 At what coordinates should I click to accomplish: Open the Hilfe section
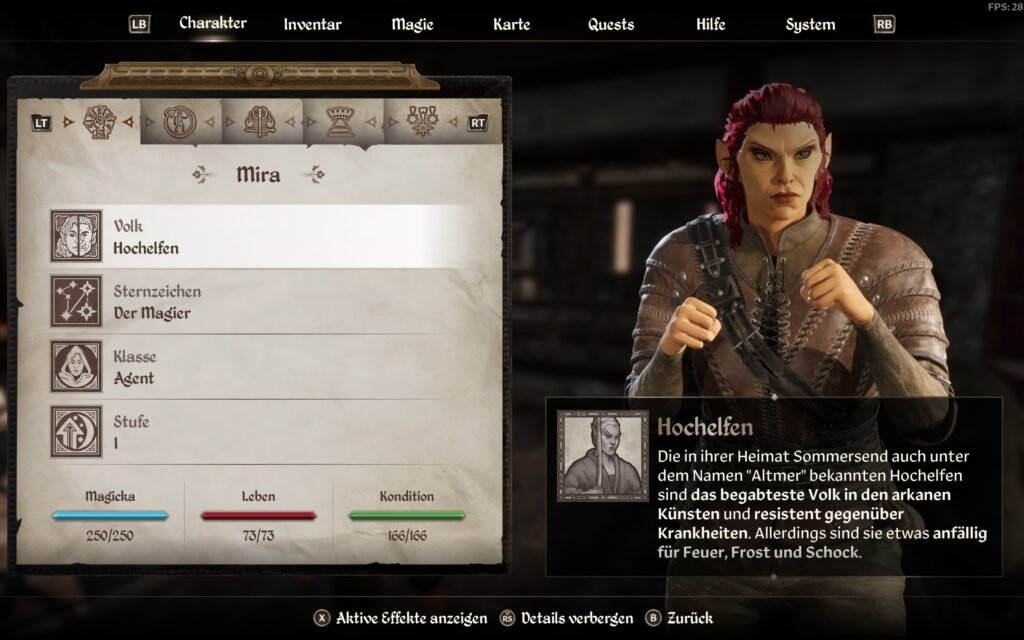point(710,24)
